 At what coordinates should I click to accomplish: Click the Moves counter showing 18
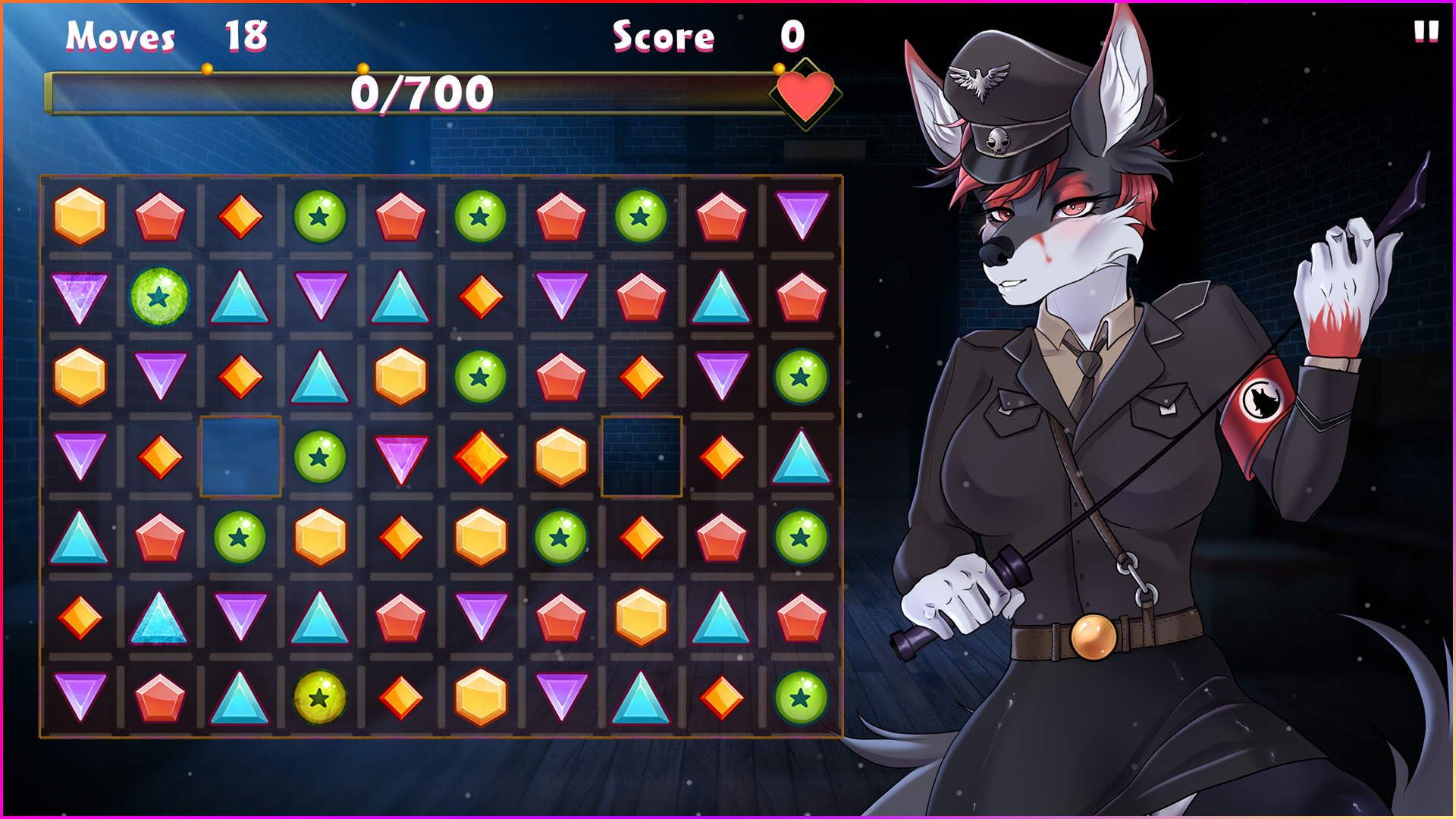243,34
